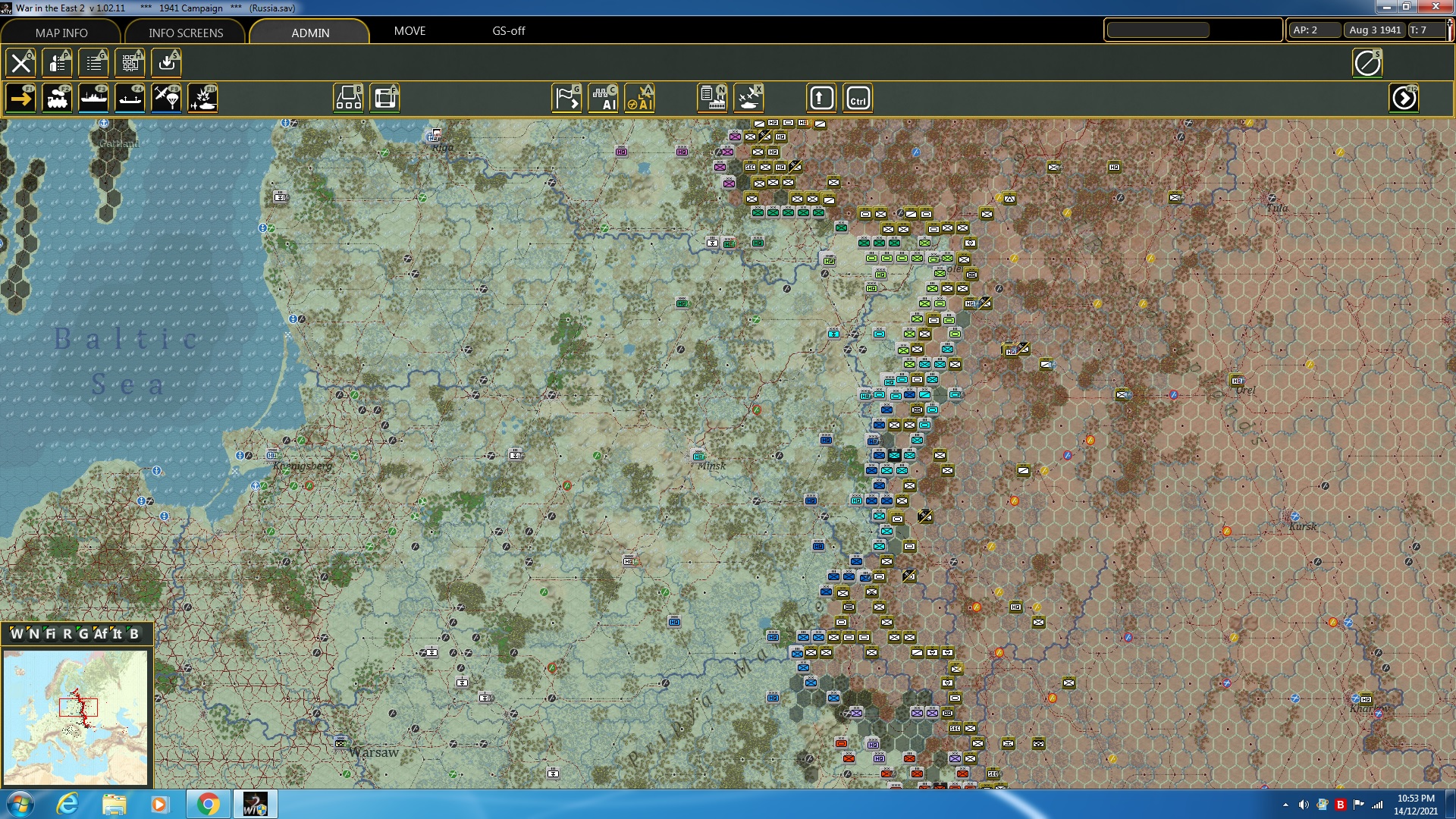Open Google Chrome from the taskbar
Image resolution: width=1456 pixels, height=819 pixels.
[x=207, y=803]
